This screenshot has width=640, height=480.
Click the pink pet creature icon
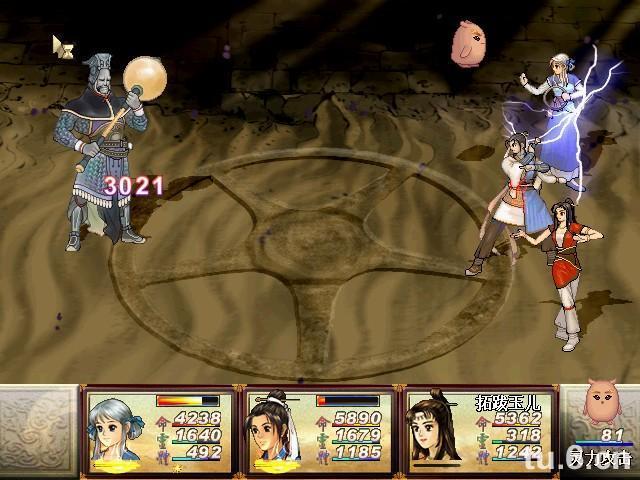603,404
